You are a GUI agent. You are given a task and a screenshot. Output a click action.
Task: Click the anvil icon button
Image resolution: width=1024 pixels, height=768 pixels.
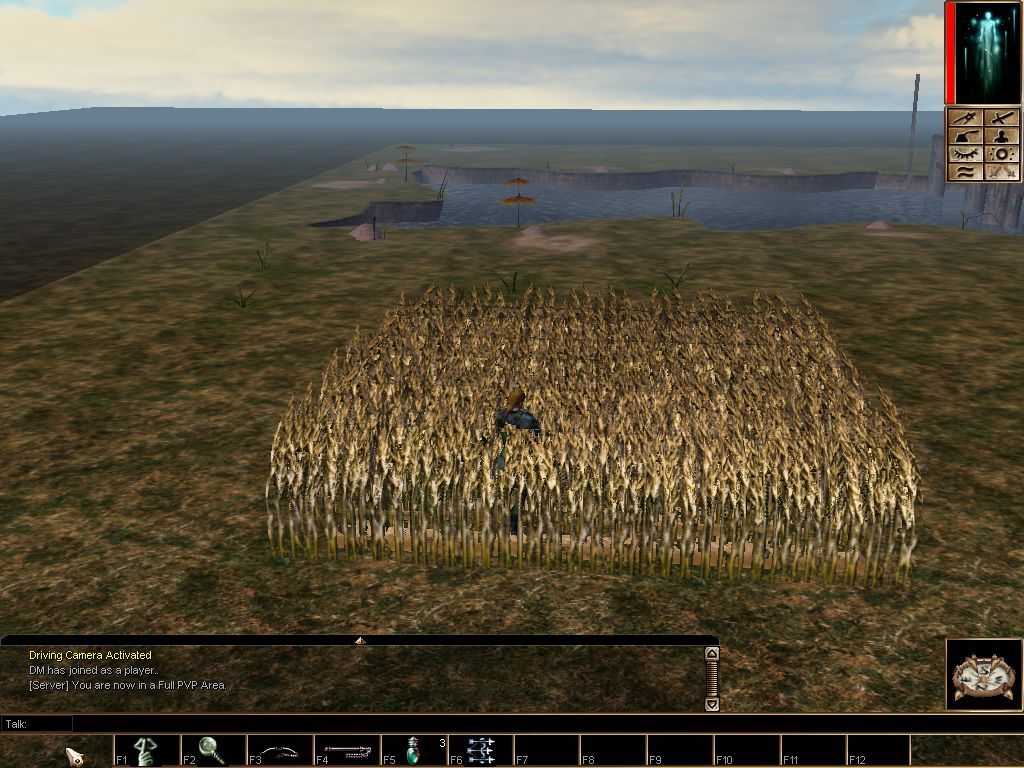(965, 136)
